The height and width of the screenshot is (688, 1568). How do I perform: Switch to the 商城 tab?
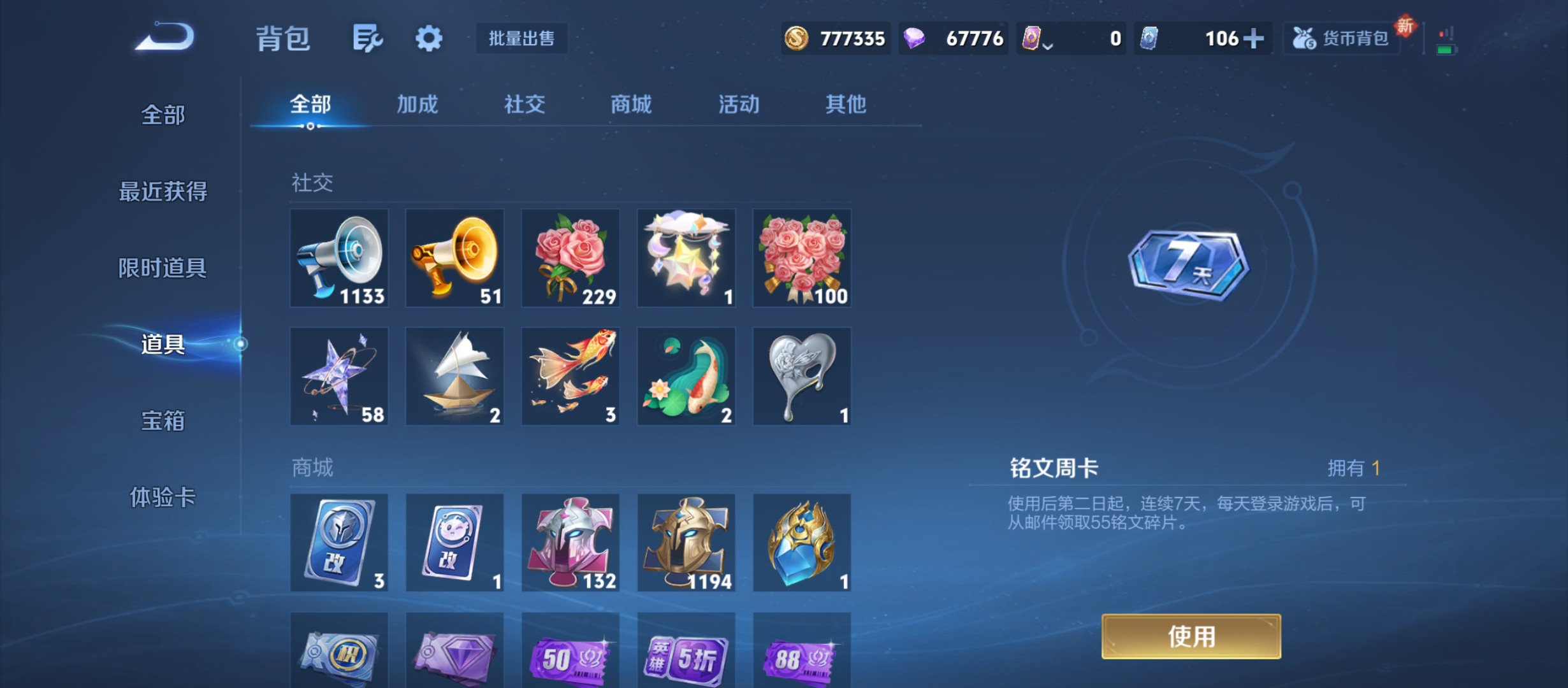(x=630, y=105)
